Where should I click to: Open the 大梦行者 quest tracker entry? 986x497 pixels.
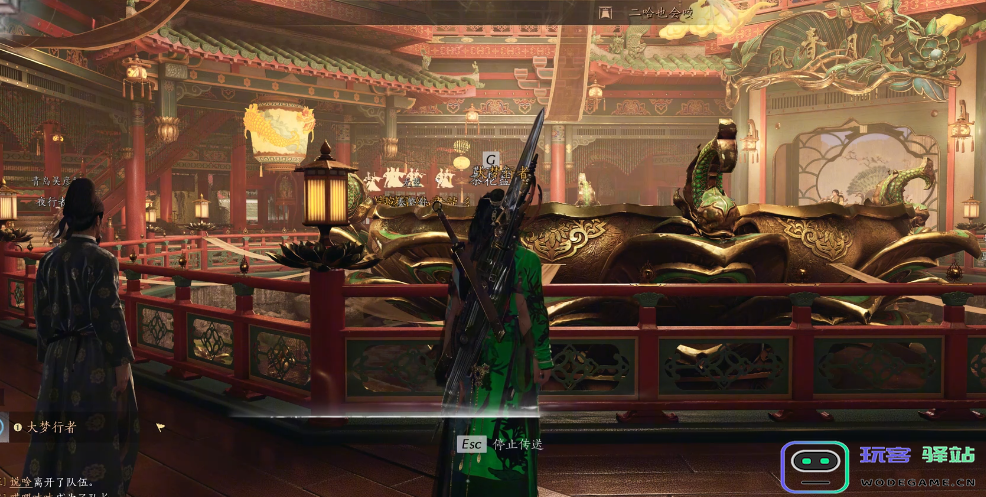point(52,426)
